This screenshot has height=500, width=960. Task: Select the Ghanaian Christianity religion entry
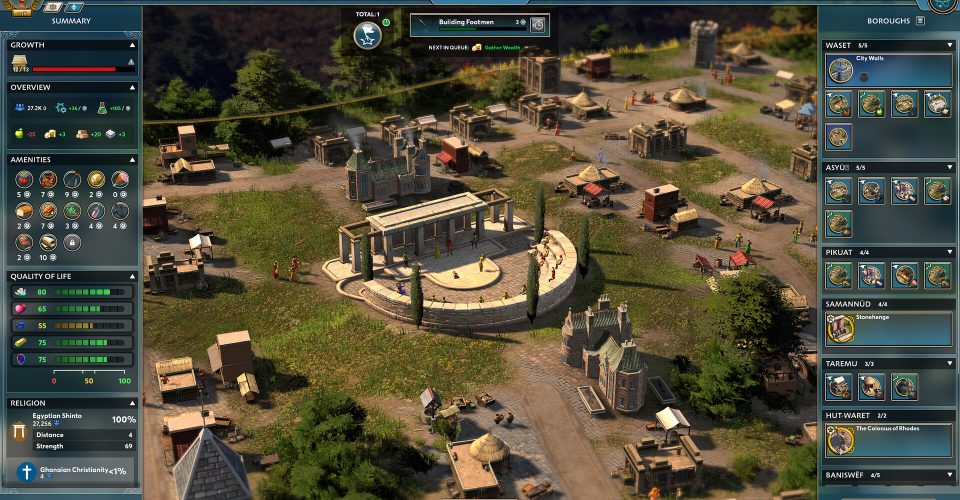coord(72,471)
